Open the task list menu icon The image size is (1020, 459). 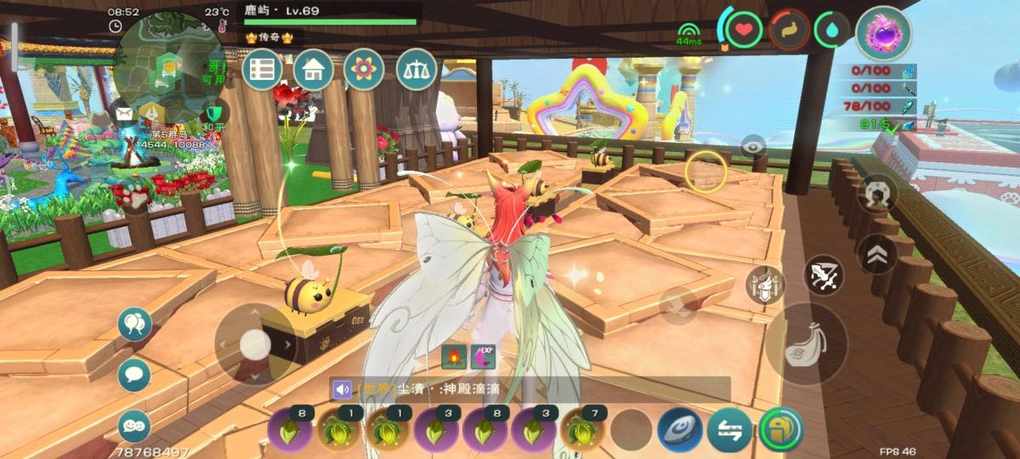click(x=263, y=69)
